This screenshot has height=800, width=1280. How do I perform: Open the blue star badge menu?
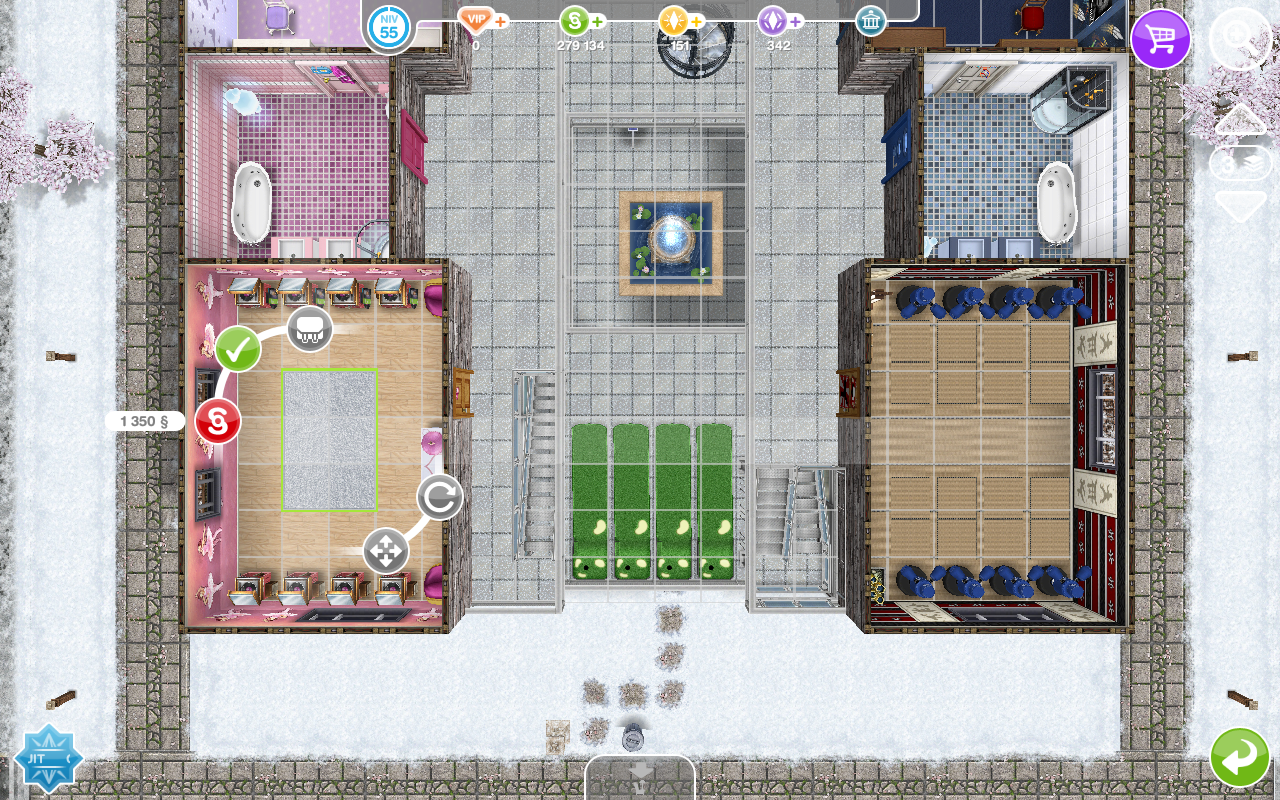click(x=47, y=758)
